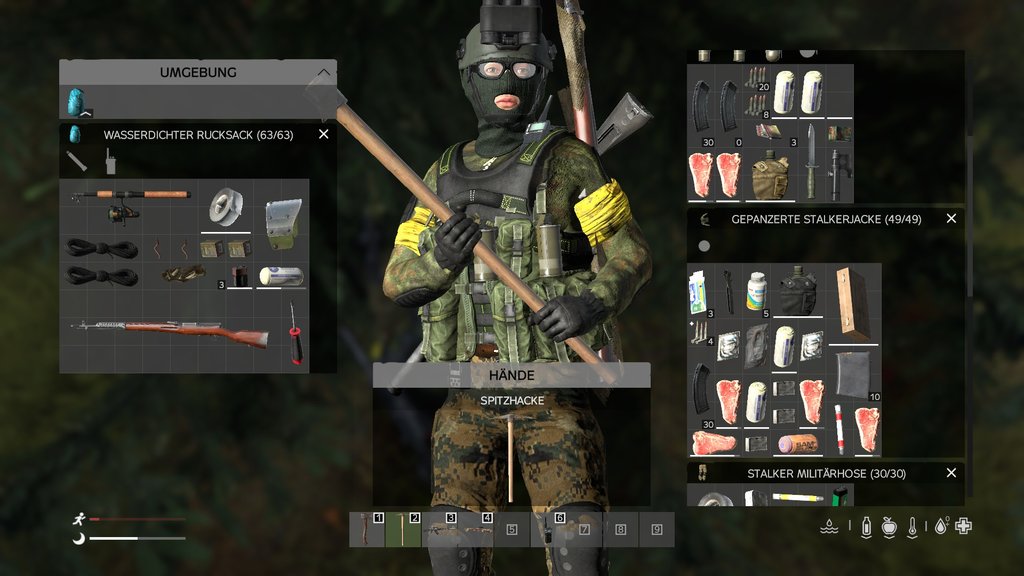
Task: Select the knife sheath in the backpack
Action: (x=282, y=224)
